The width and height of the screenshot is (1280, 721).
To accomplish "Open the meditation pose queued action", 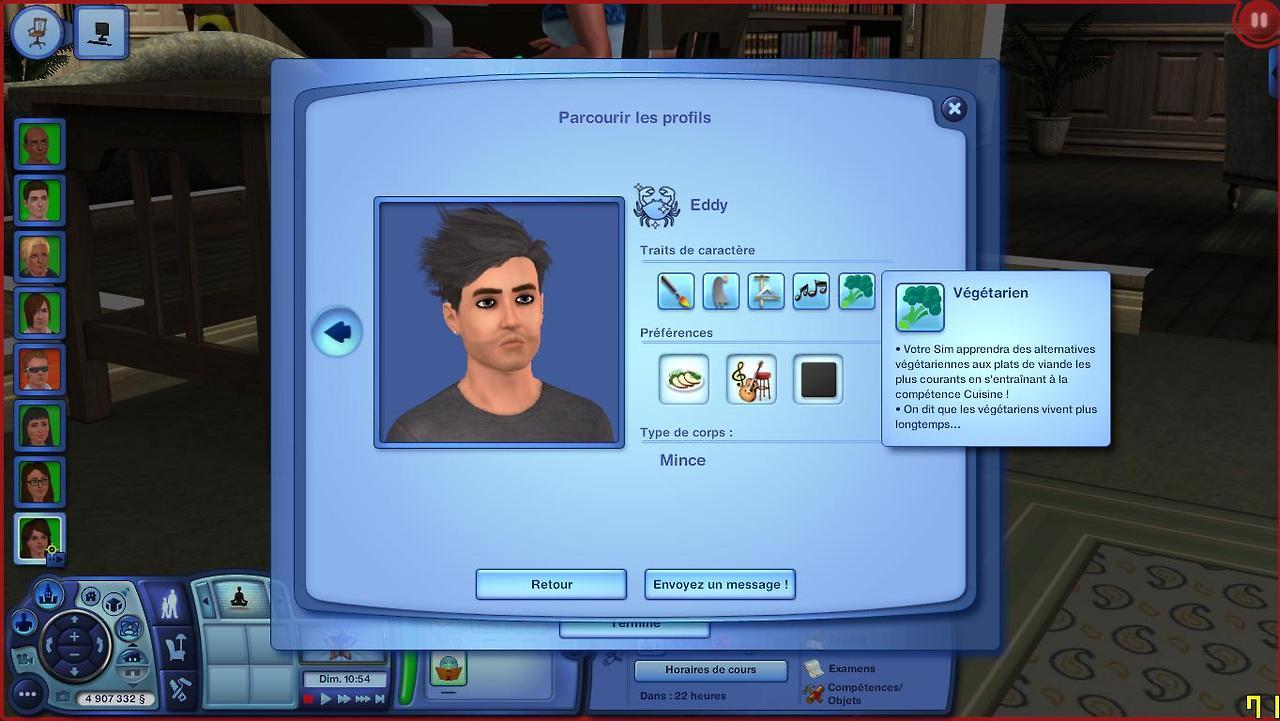I will coord(239,597).
